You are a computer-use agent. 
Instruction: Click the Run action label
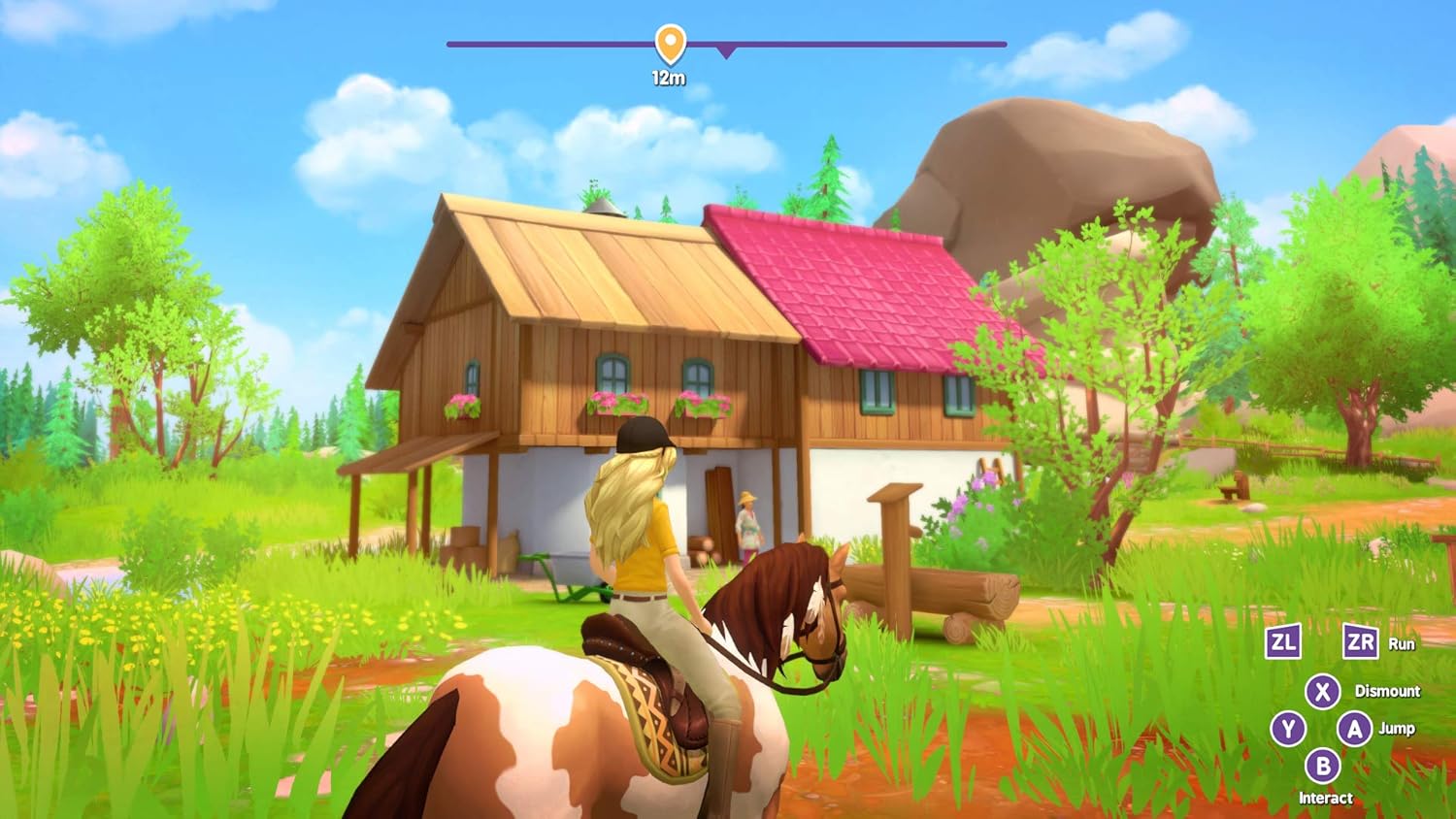coord(1402,643)
